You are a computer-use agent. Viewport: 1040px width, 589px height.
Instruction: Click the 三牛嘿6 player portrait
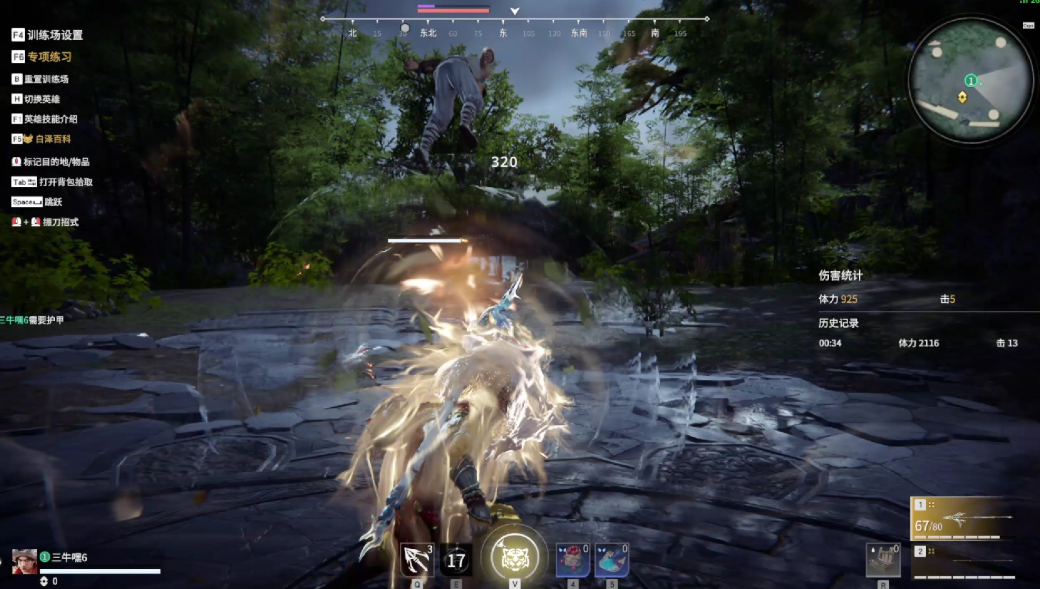click(x=24, y=561)
